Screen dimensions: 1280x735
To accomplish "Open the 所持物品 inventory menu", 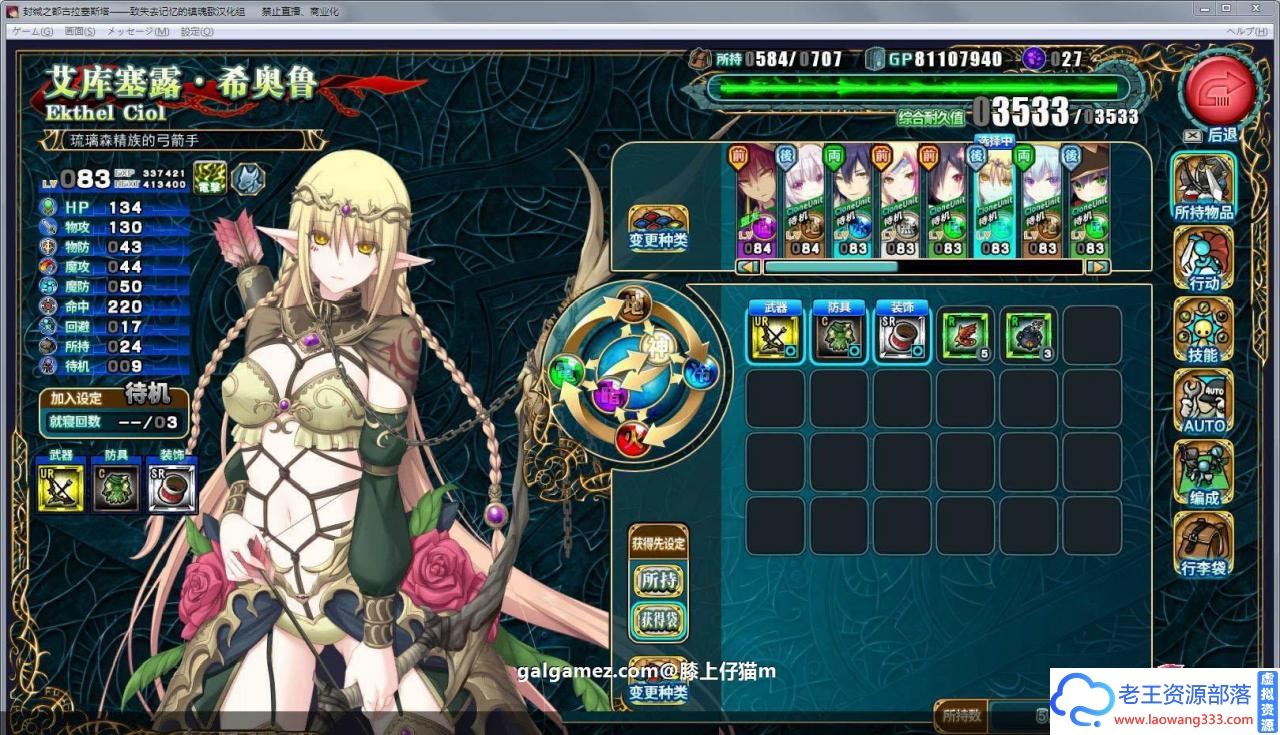I will click(1203, 186).
